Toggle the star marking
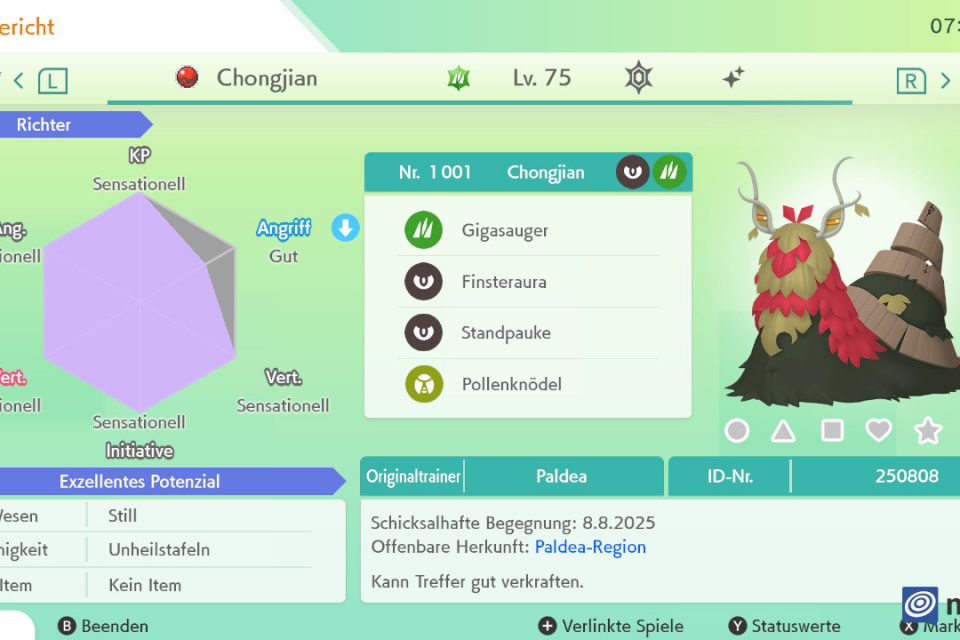The height and width of the screenshot is (640, 960). point(928,431)
